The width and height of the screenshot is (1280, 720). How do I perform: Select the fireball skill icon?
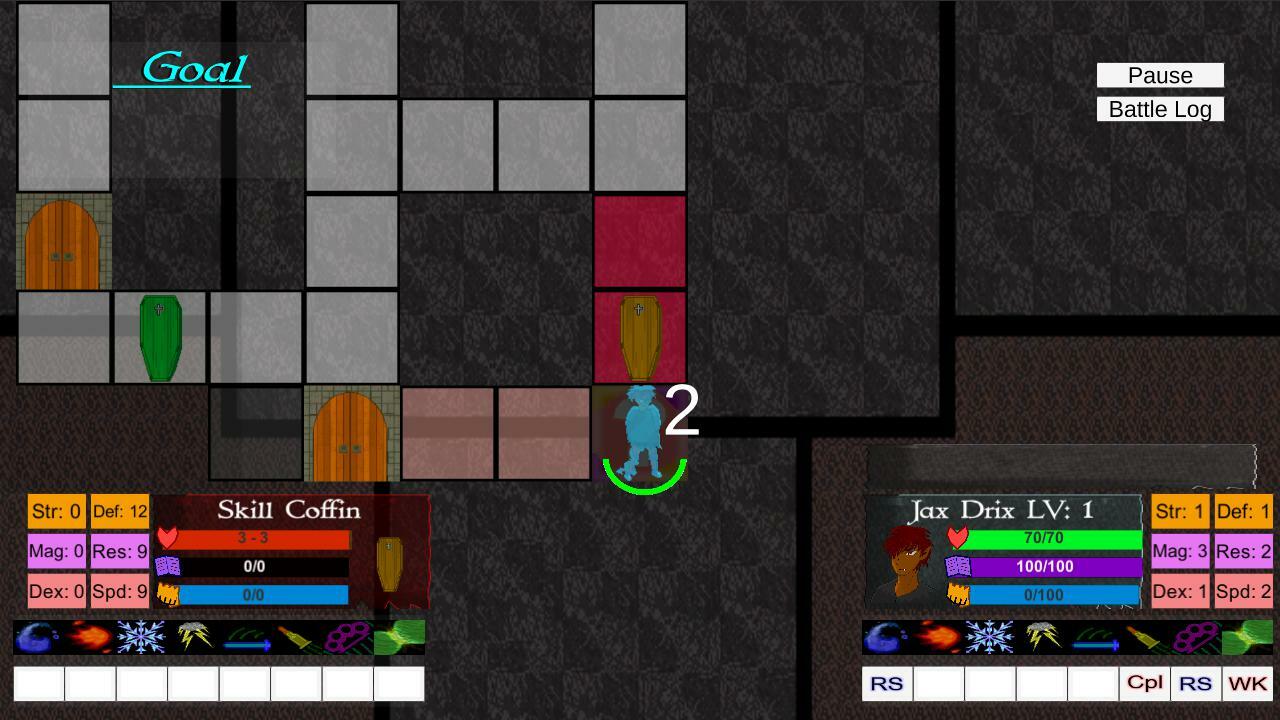(x=90, y=637)
